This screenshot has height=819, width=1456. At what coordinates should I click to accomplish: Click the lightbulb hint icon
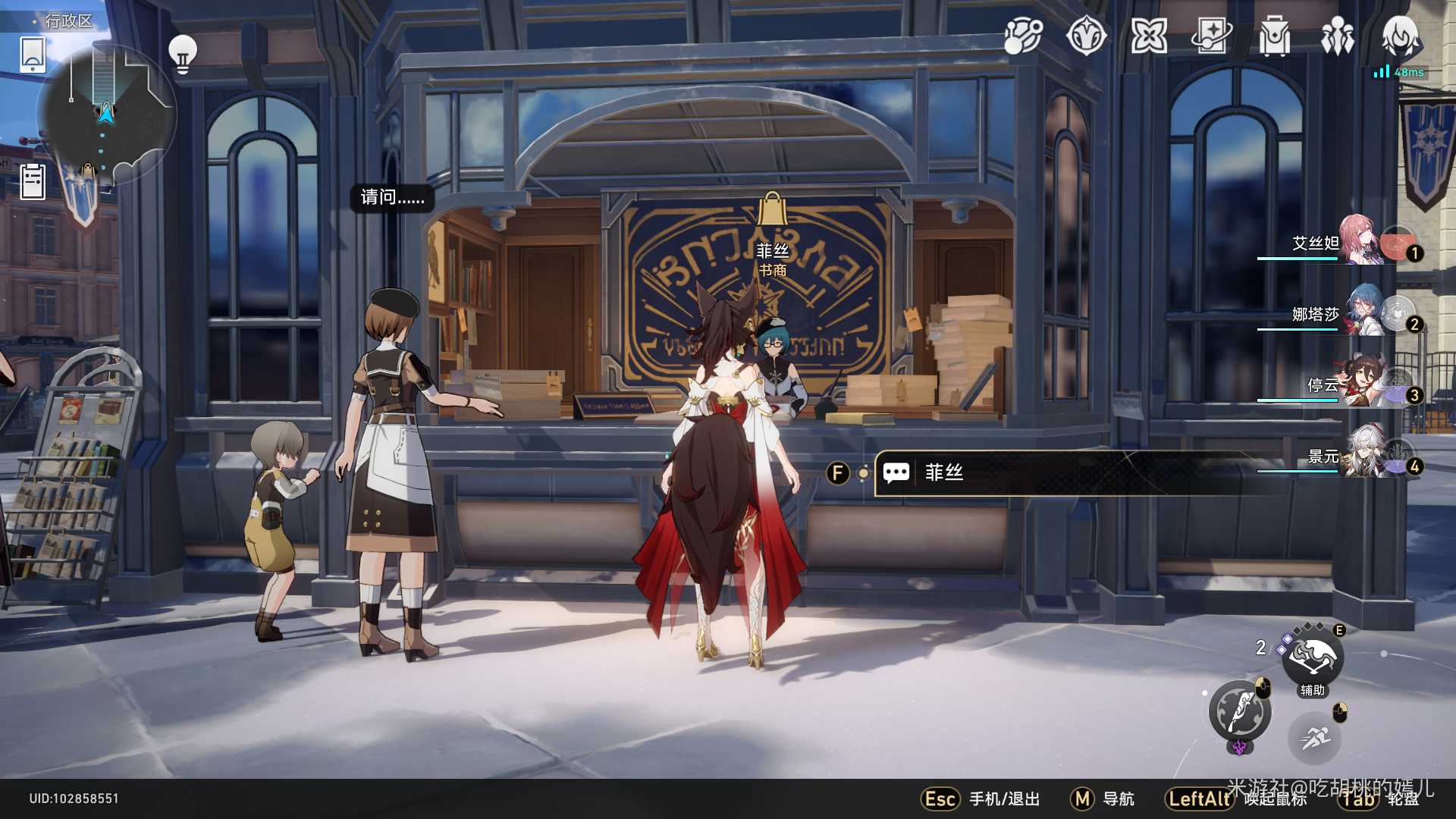182,54
